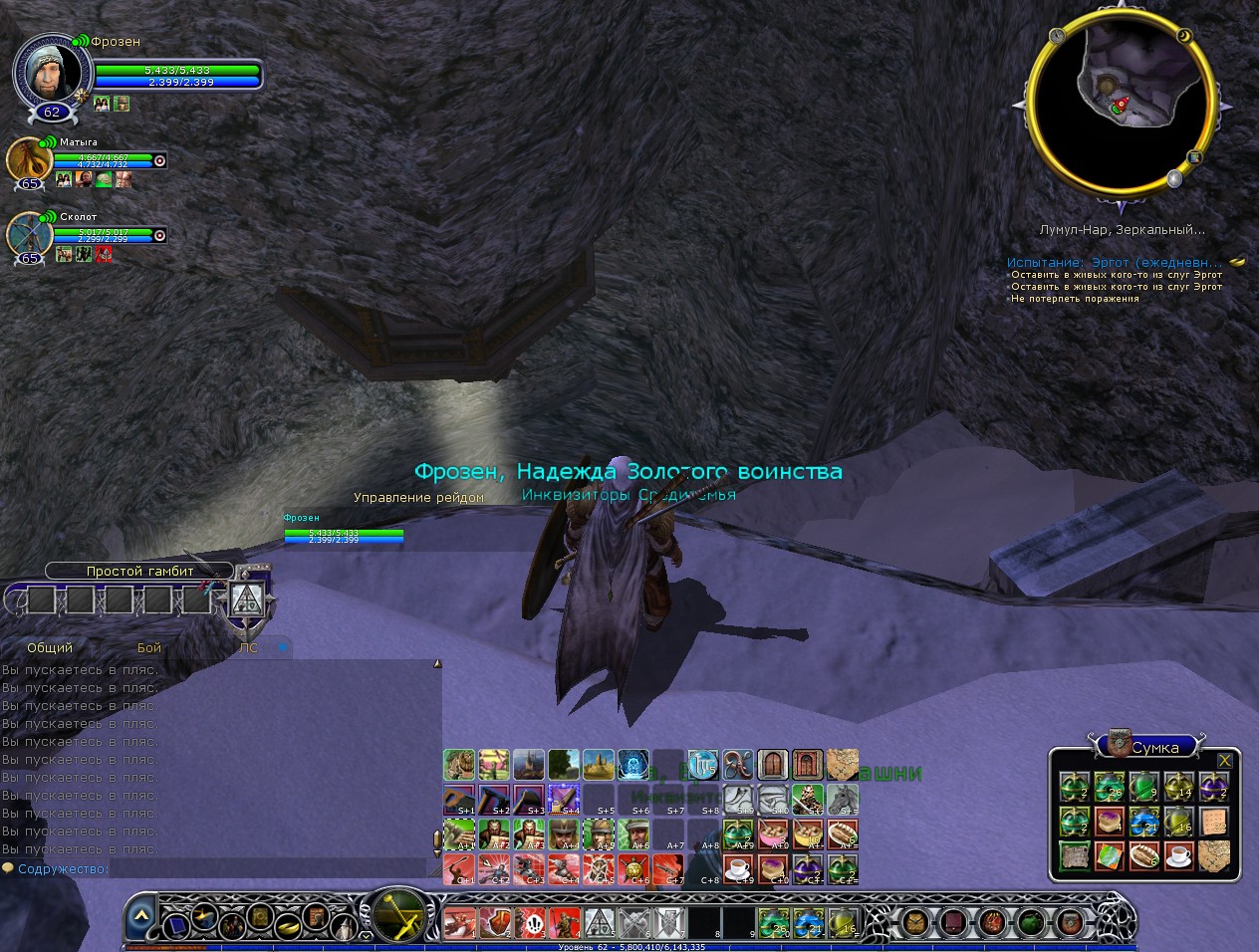Select party member Сколот's portrait
The width and height of the screenshot is (1259, 952).
coord(29,235)
